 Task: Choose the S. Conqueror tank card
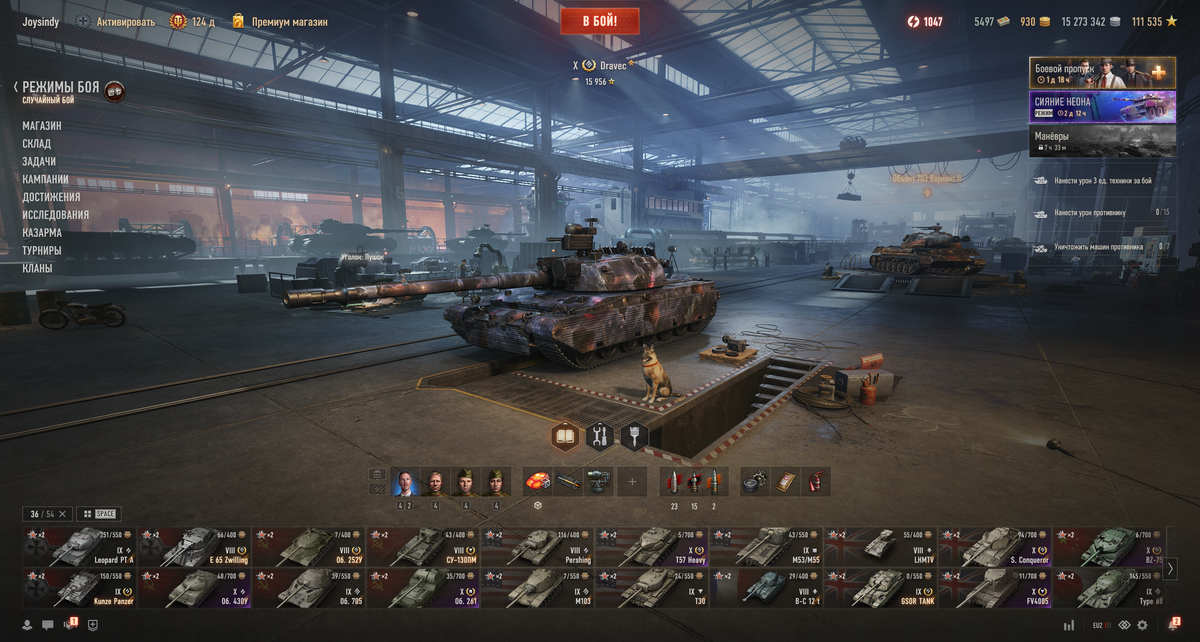pos(994,547)
